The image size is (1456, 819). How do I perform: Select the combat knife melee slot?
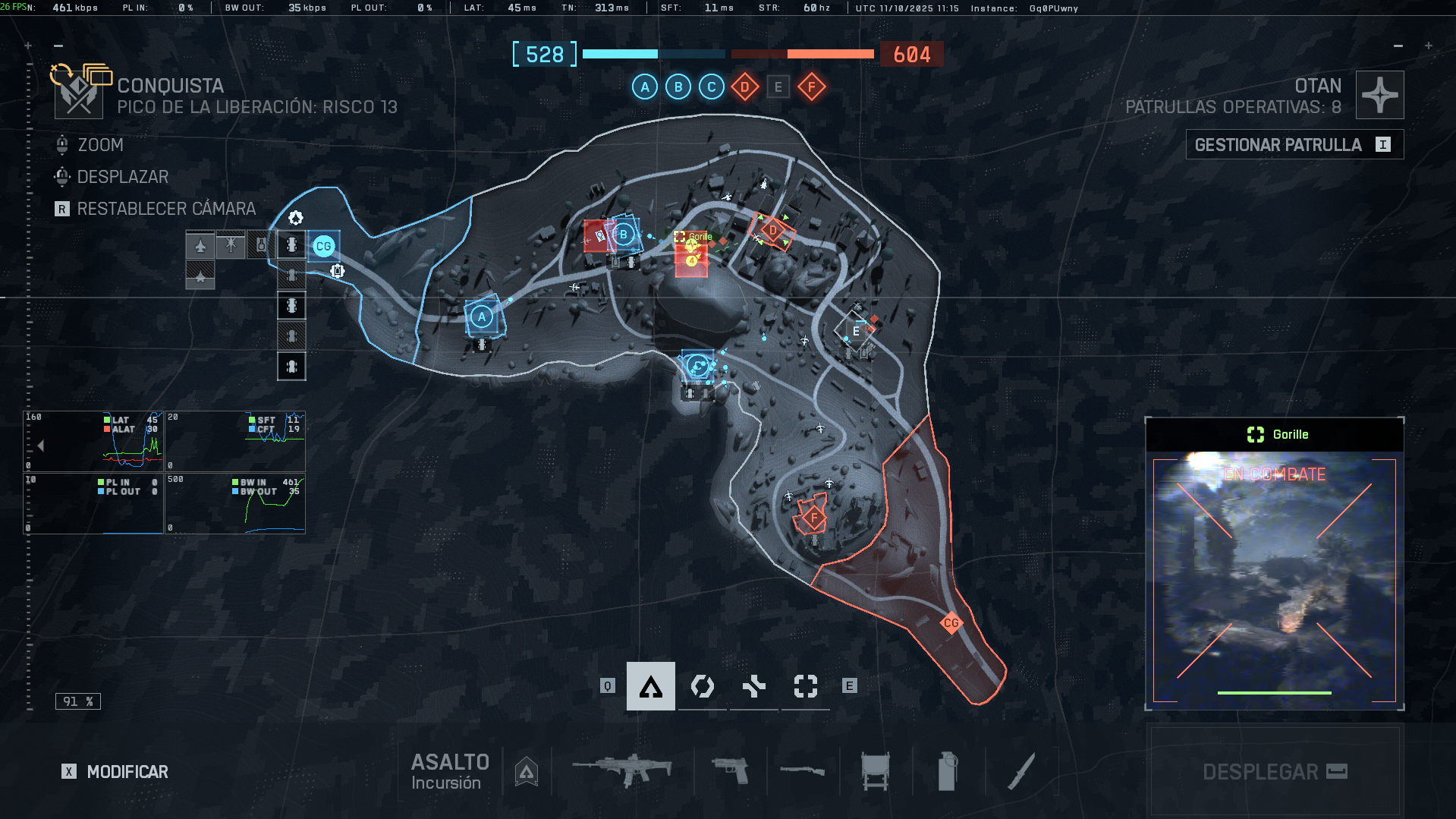[1020, 770]
